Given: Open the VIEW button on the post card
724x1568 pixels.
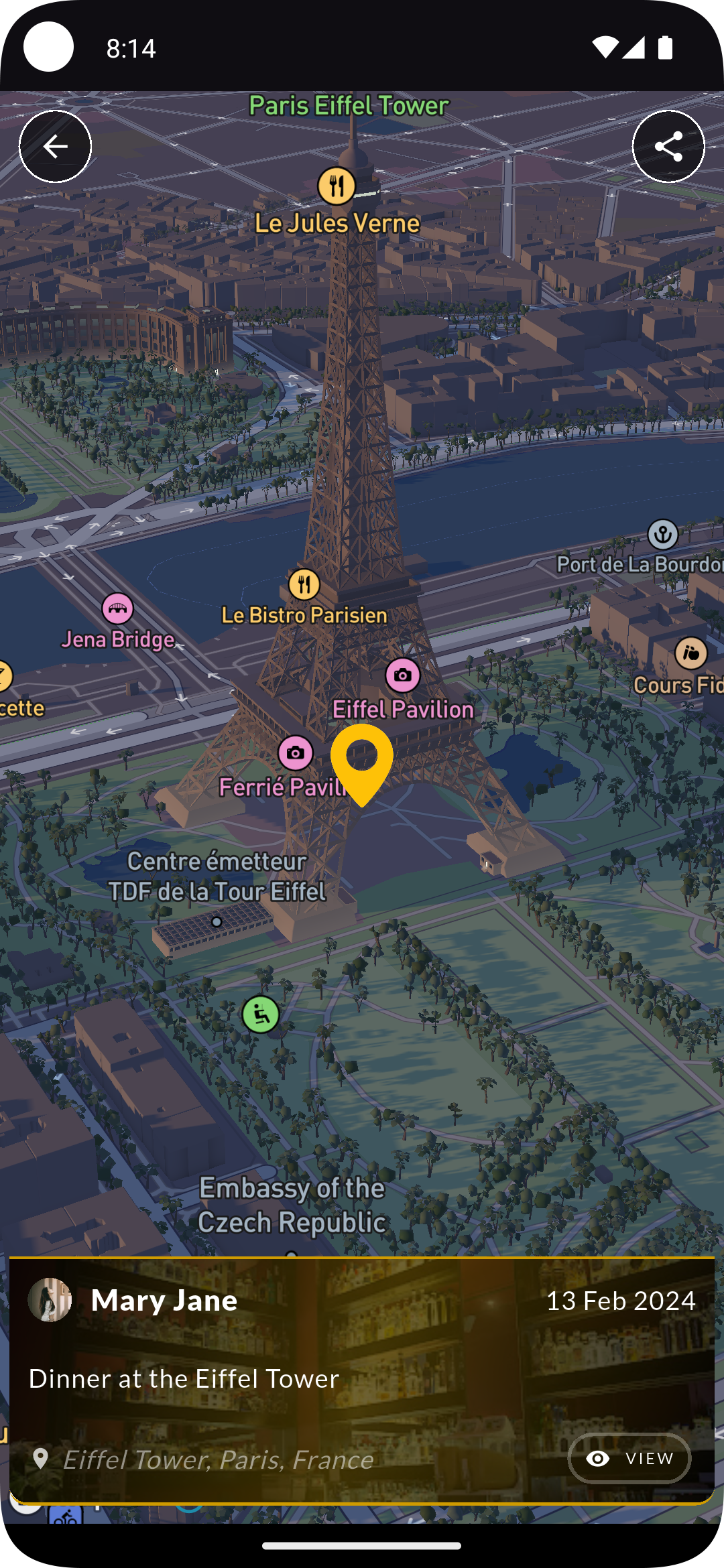Looking at the screenshot, I should [629, 1459].
